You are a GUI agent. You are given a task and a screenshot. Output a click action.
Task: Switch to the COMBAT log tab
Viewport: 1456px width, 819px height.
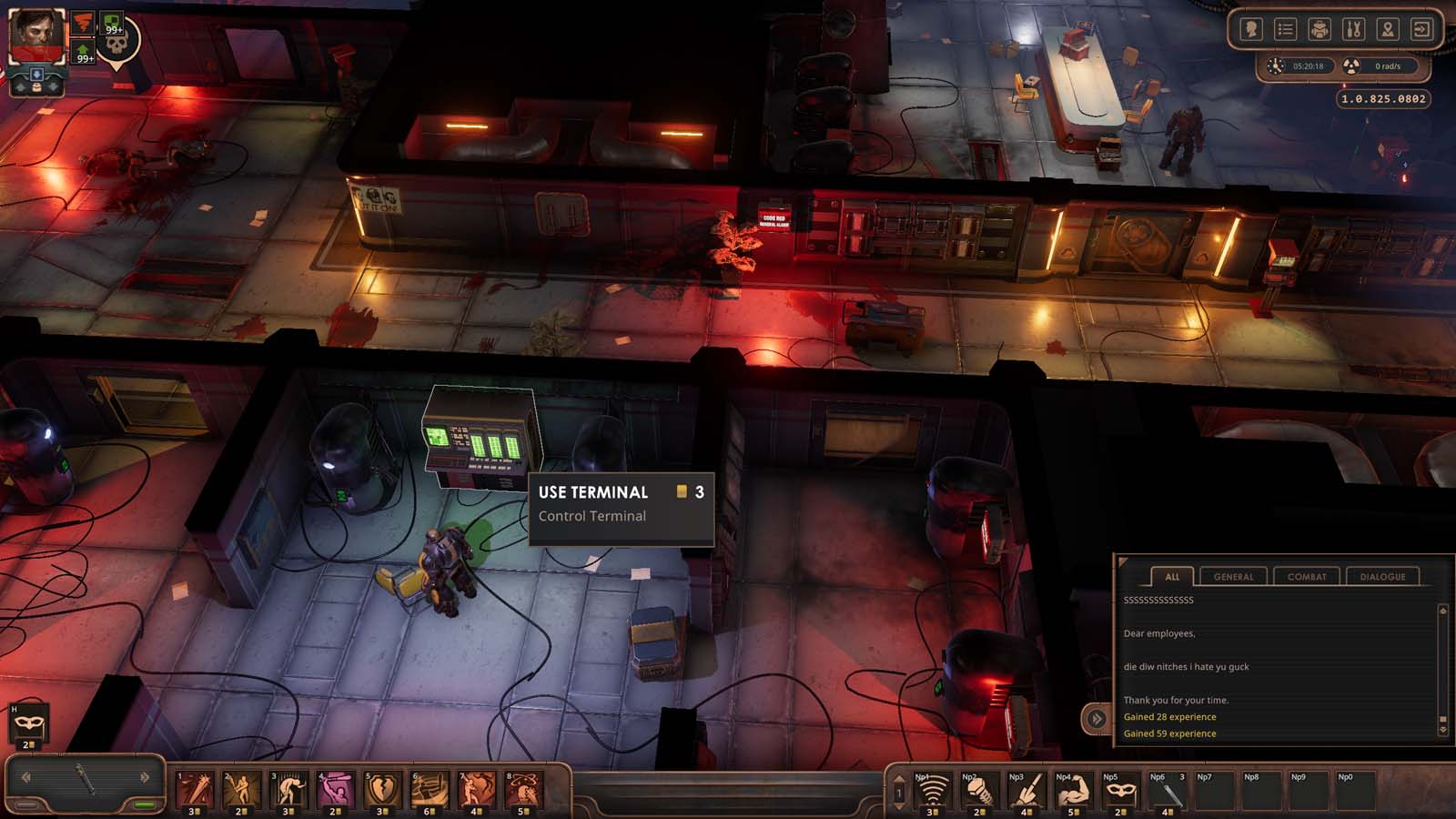pyautogui.click(x=1307, y=576)
